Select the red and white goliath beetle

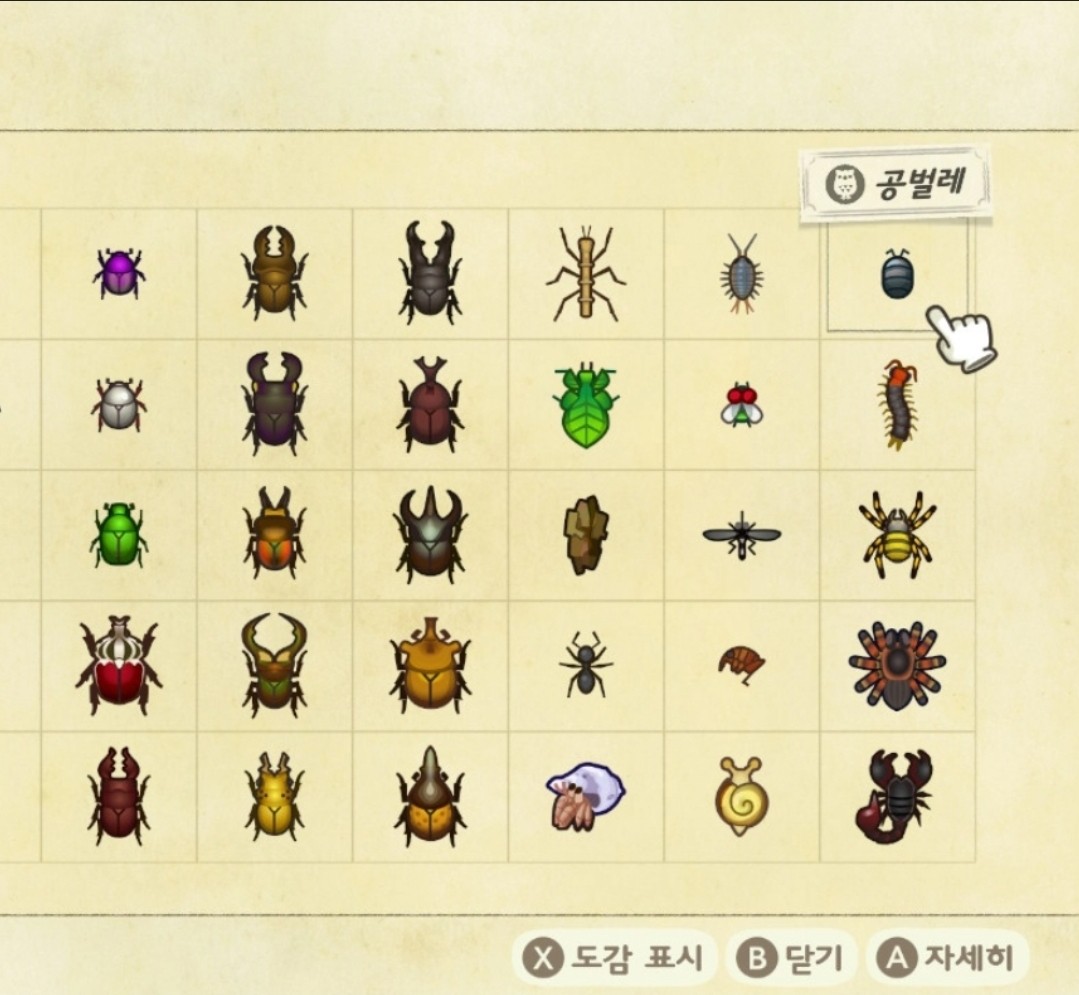click(119, 665)
